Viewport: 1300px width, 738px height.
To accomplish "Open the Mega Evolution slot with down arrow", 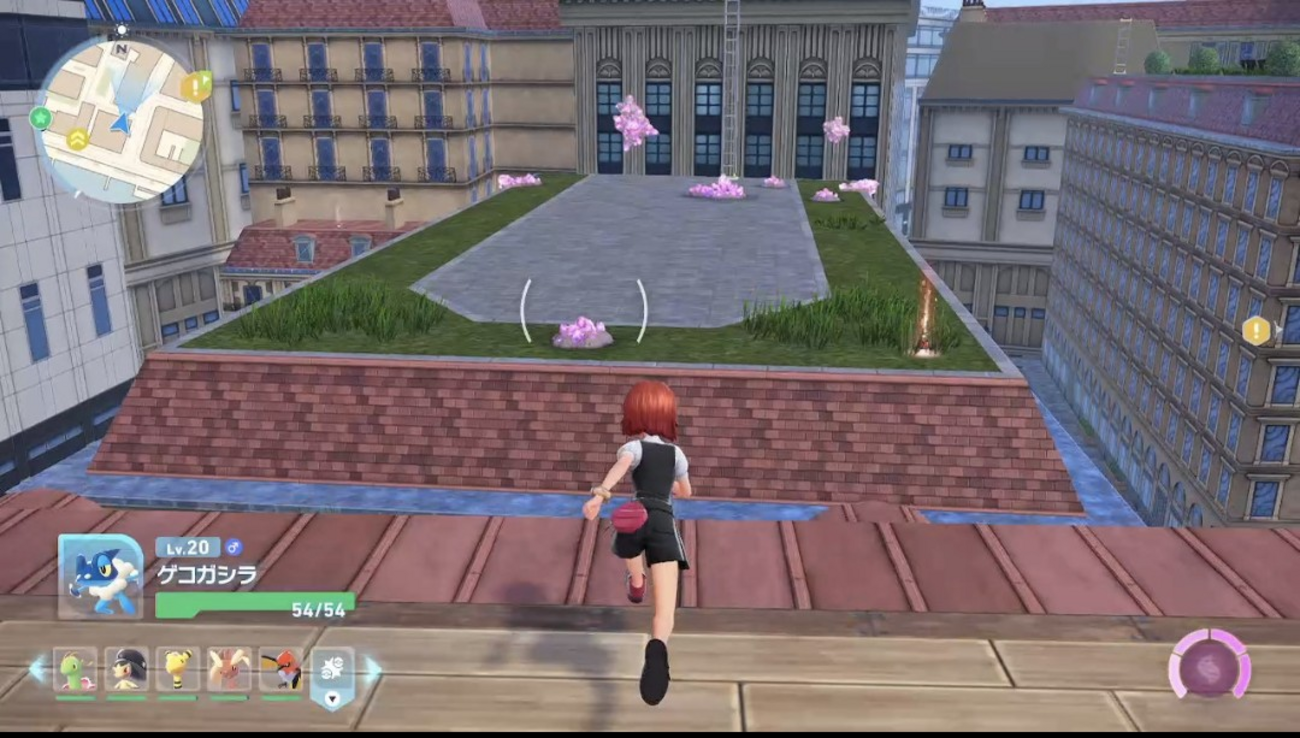I will click(x=332, y=677).
